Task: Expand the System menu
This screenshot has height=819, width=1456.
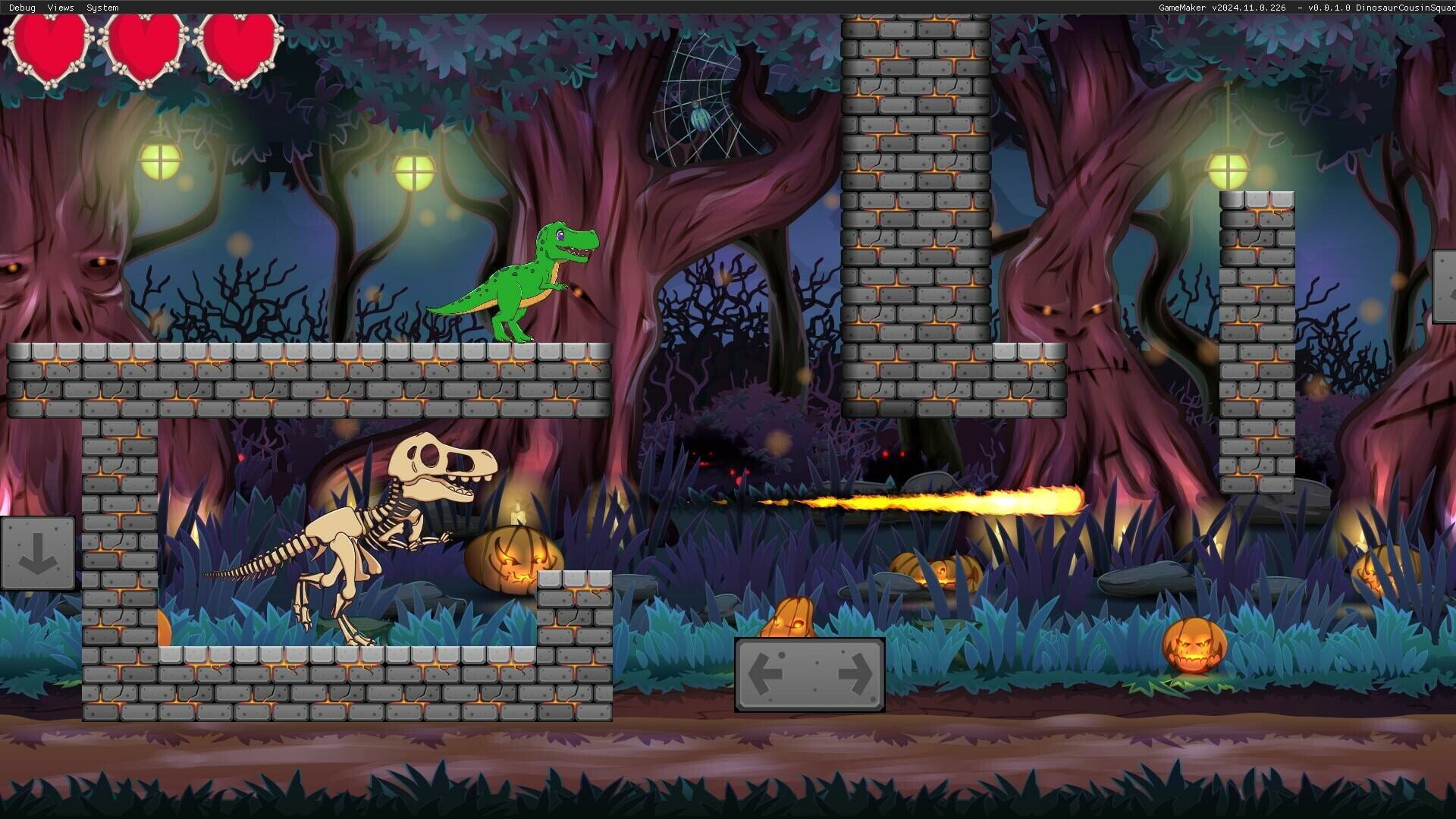Action: 101,8
